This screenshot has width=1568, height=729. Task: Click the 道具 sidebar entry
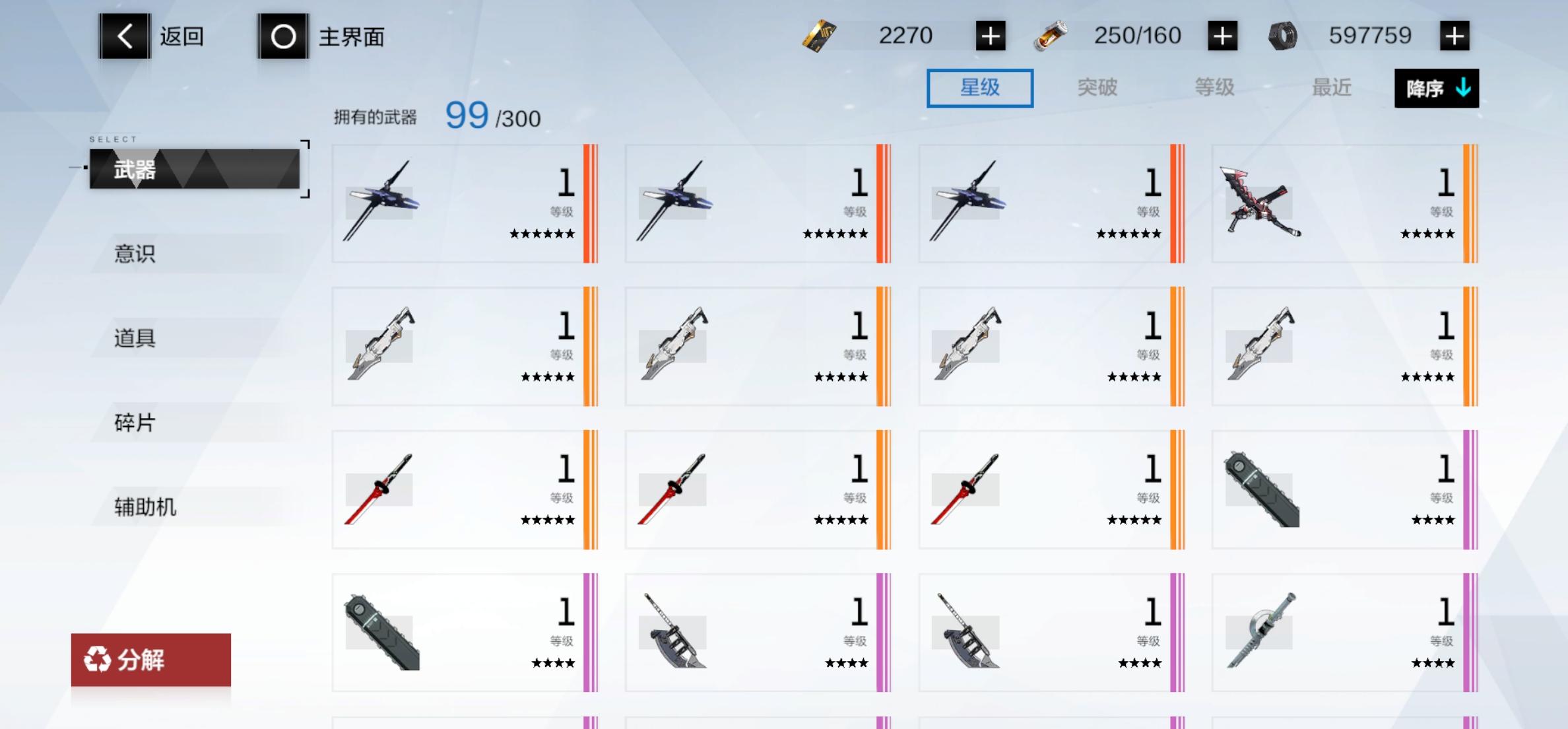135,338
